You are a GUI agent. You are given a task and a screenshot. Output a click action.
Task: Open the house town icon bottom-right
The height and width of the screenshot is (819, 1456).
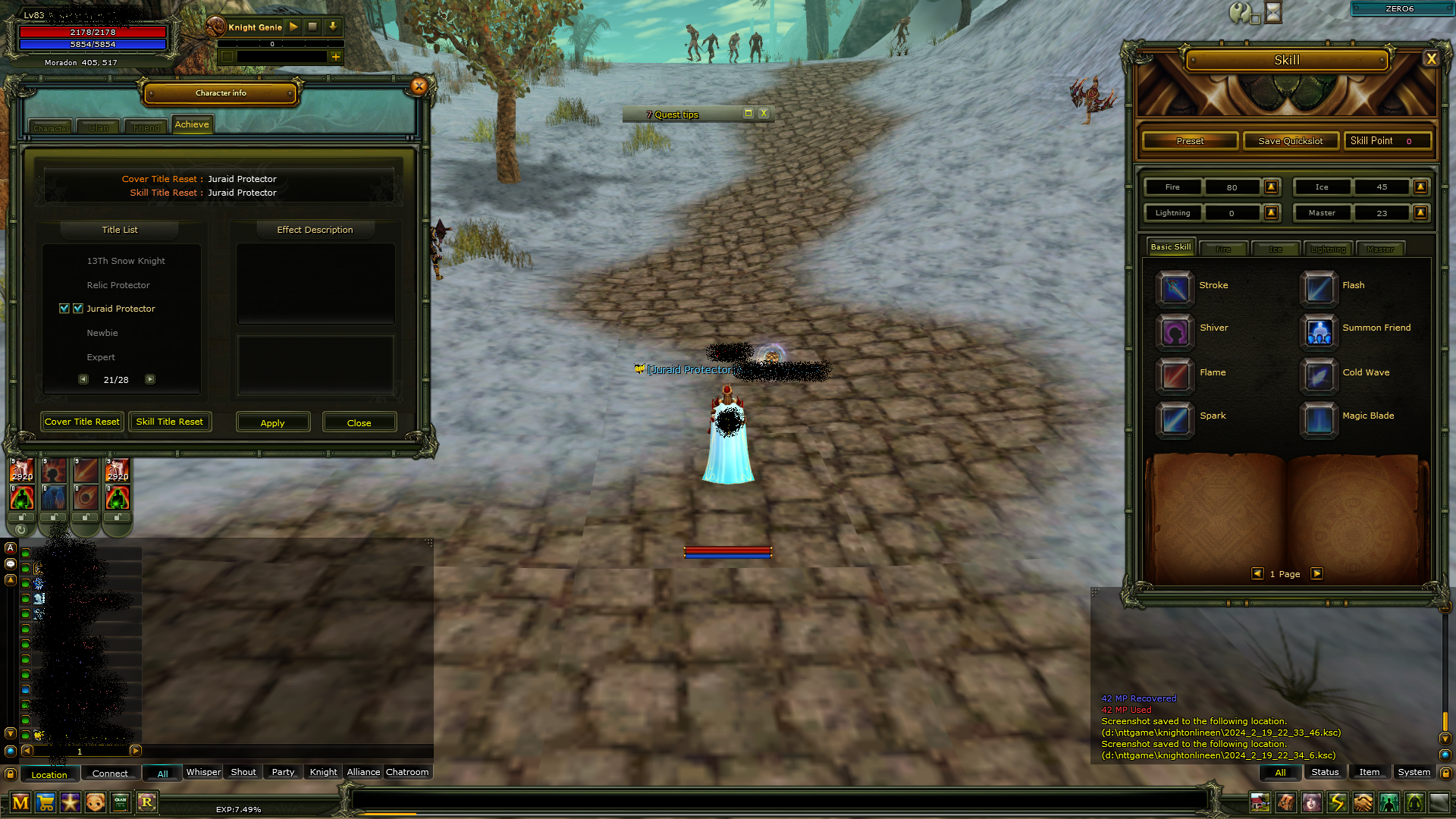(x=1260, y=802)
